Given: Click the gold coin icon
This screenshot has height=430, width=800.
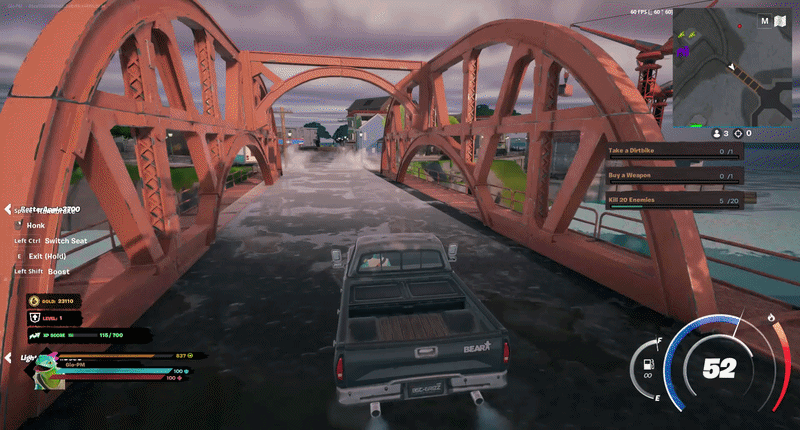Looking at the screenshot, I should (x=33, y=301).
